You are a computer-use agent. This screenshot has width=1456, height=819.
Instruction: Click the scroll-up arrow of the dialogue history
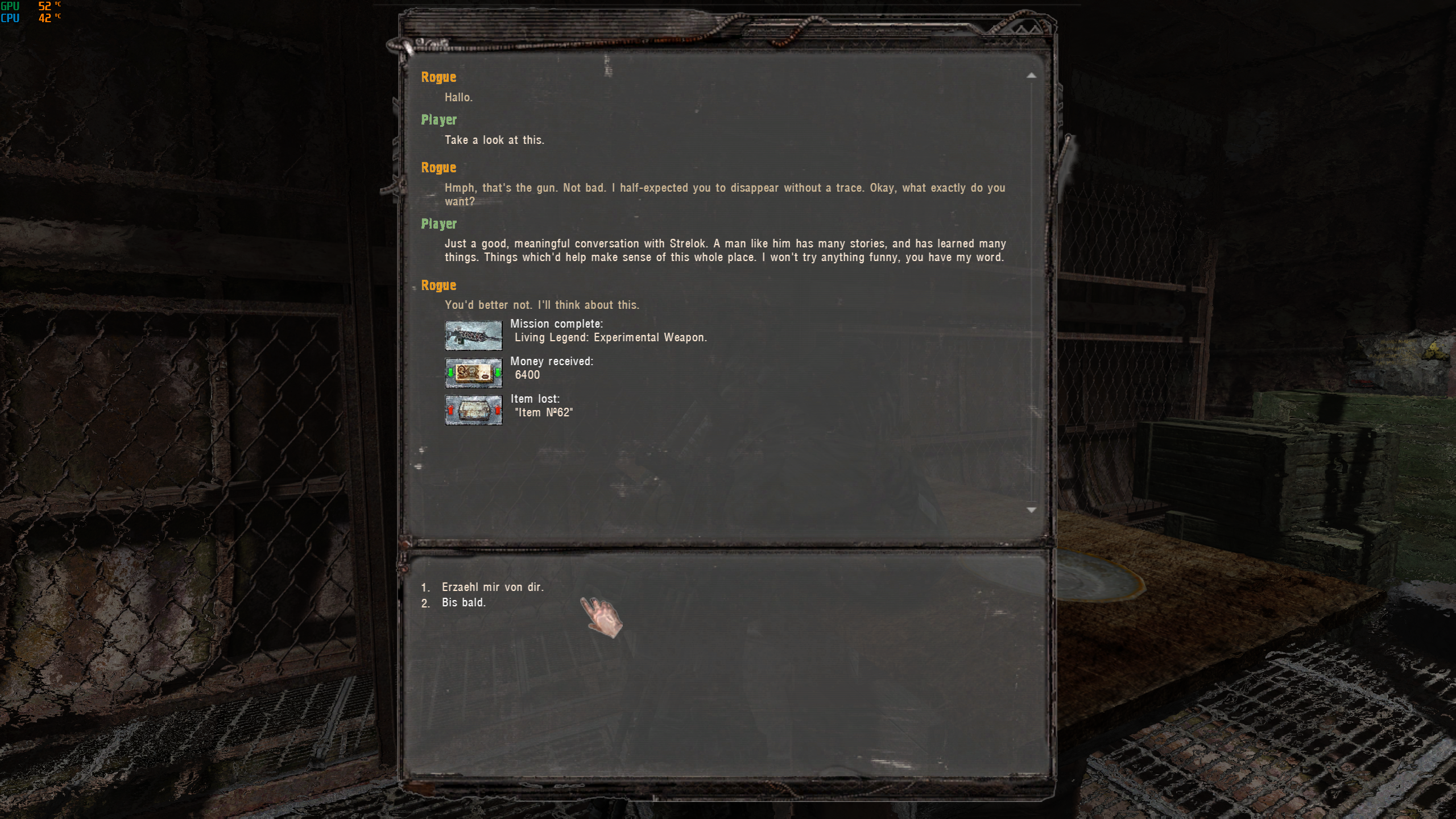[1033, 75]
